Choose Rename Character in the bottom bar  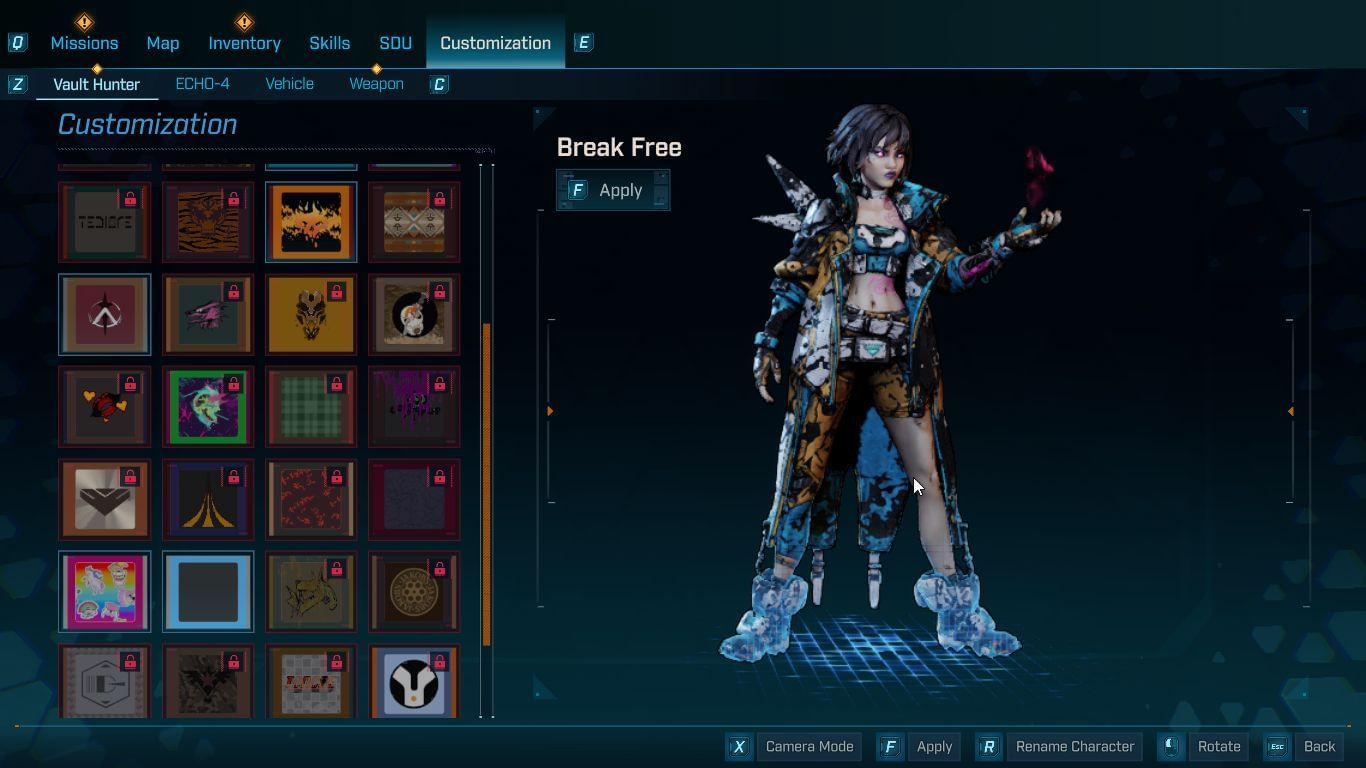tap(1060, 747)
